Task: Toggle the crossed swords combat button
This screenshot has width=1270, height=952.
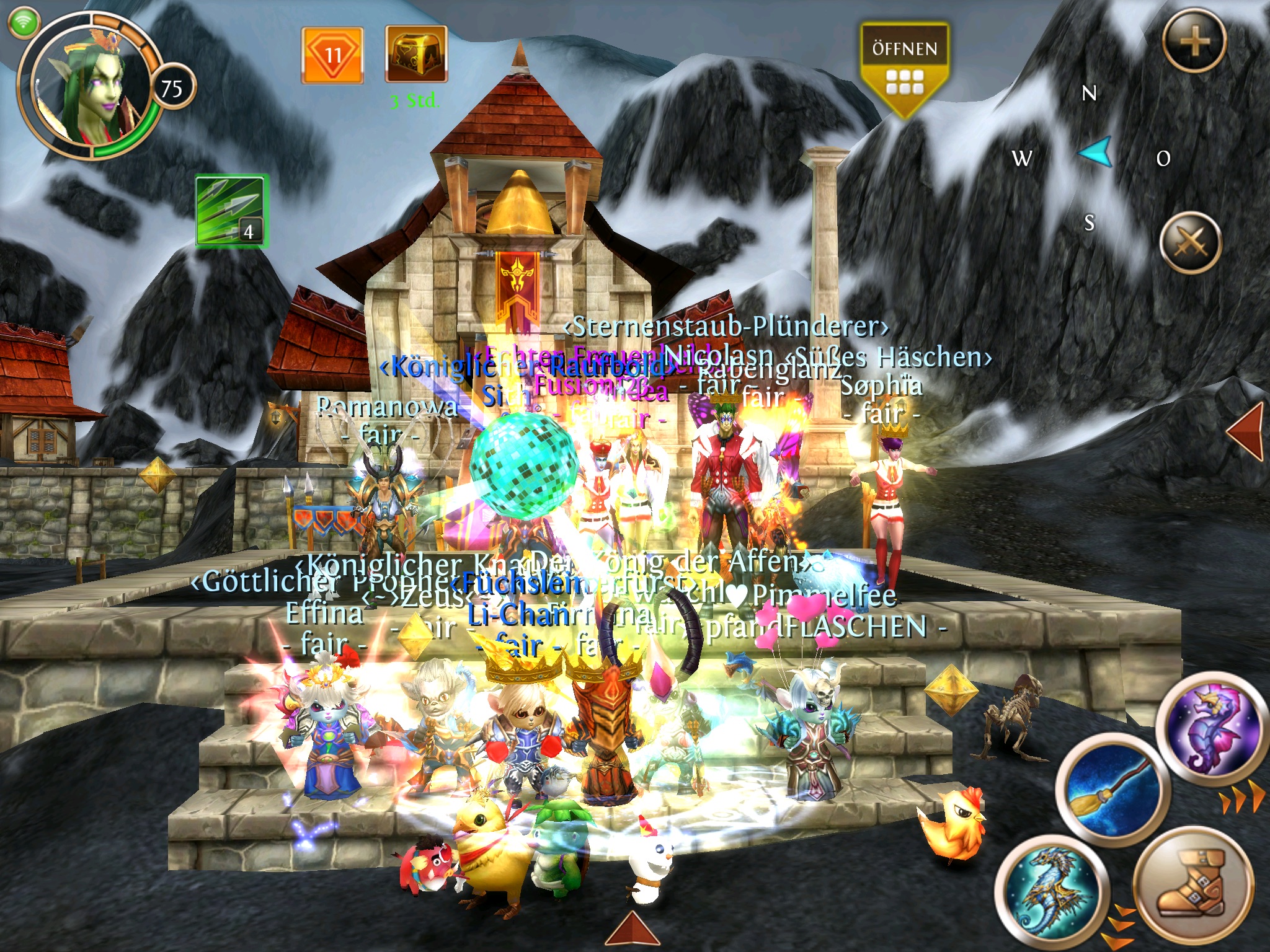Action: (1190, 242)
